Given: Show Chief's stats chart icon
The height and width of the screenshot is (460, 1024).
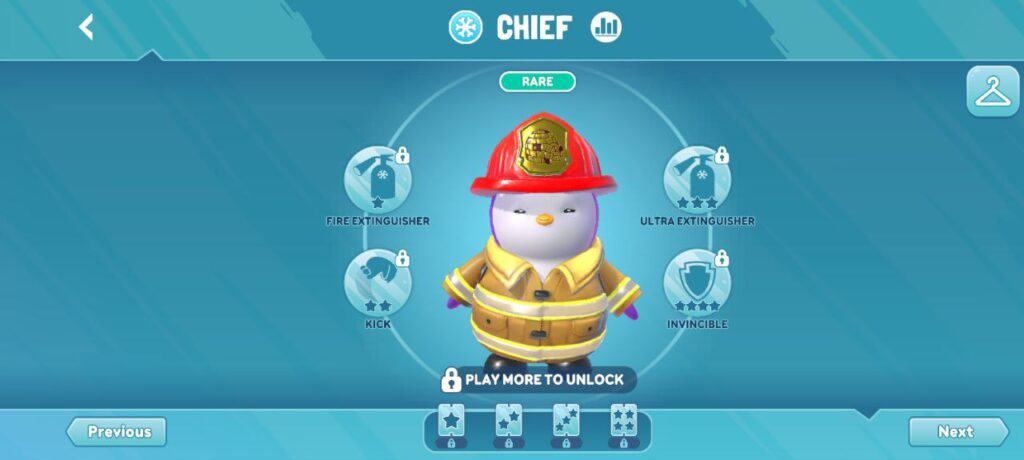Looking at the screenshot, I should 606,28.
